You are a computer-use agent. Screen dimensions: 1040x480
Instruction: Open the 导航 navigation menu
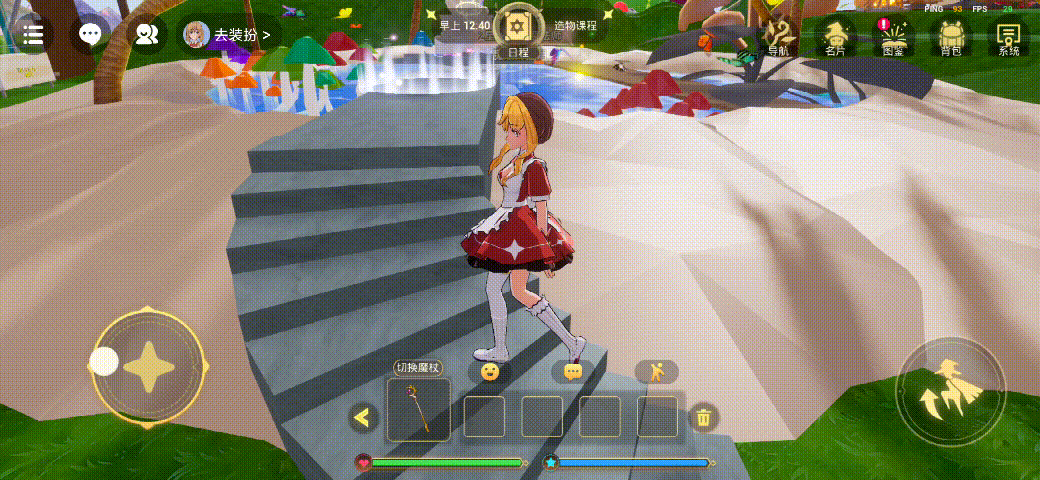pos(777,37)
